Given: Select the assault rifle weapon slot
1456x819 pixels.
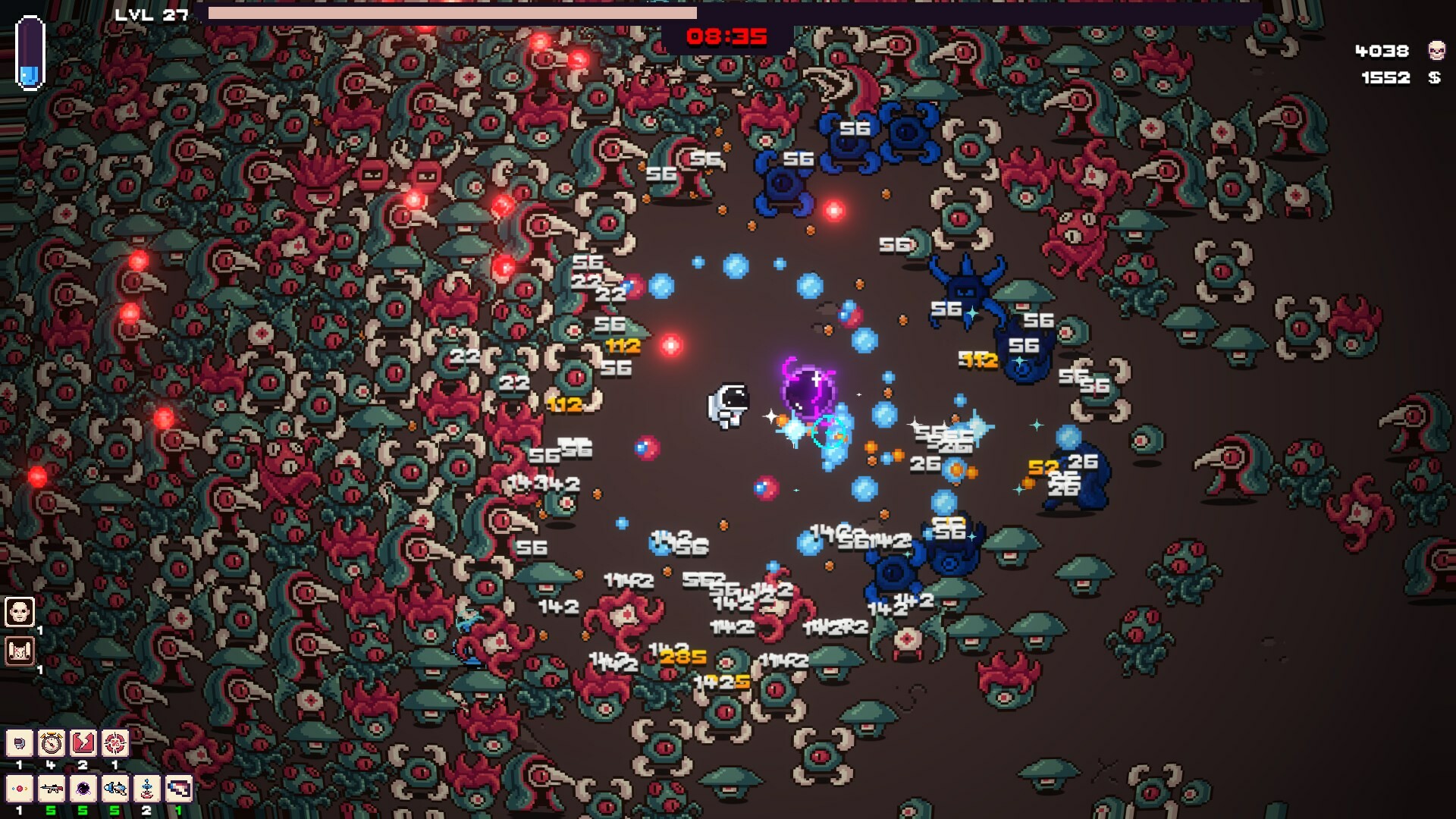Looking at the screenshot, I should click(x=52, y=790).
